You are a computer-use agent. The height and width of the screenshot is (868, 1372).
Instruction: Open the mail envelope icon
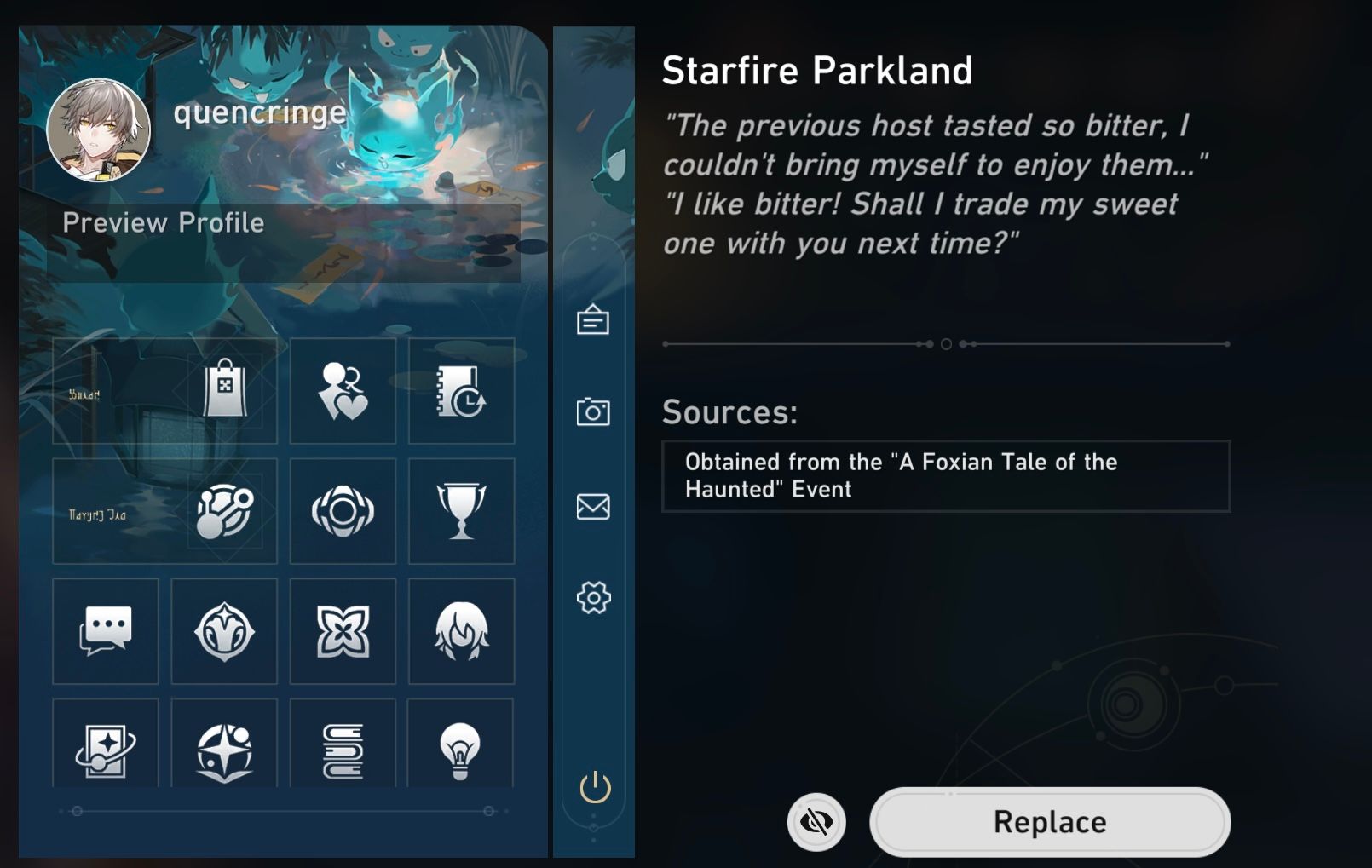593,507
